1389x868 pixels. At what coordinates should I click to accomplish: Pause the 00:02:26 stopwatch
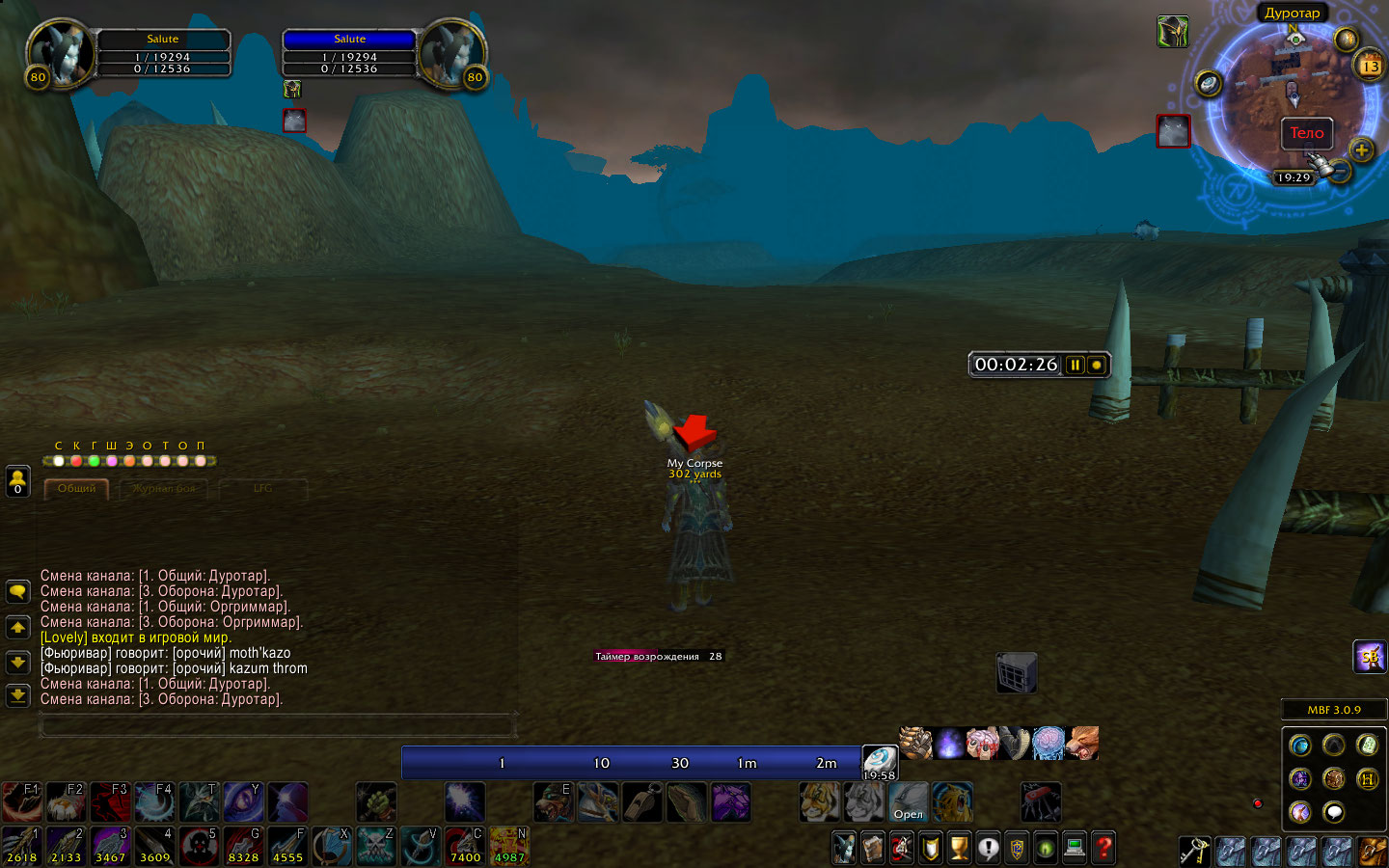pos(1075,365)
